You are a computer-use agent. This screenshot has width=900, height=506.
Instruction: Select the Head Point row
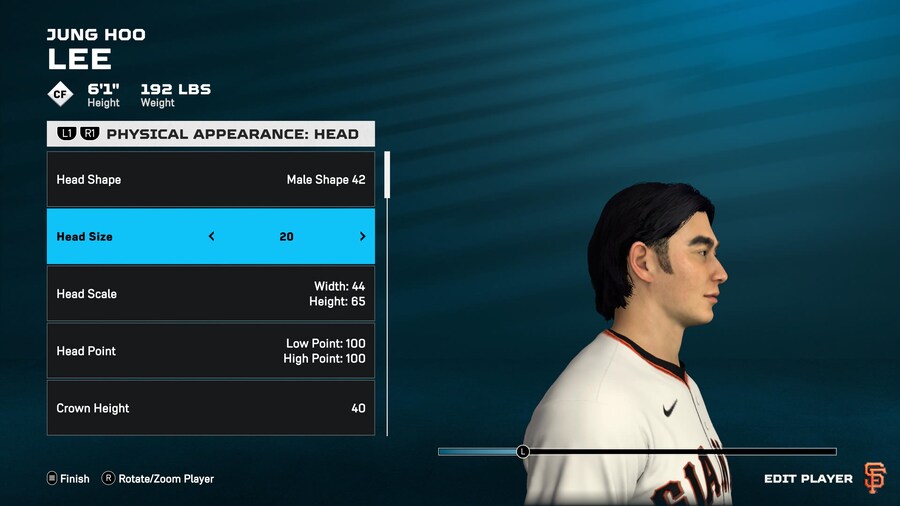point(211,351)
